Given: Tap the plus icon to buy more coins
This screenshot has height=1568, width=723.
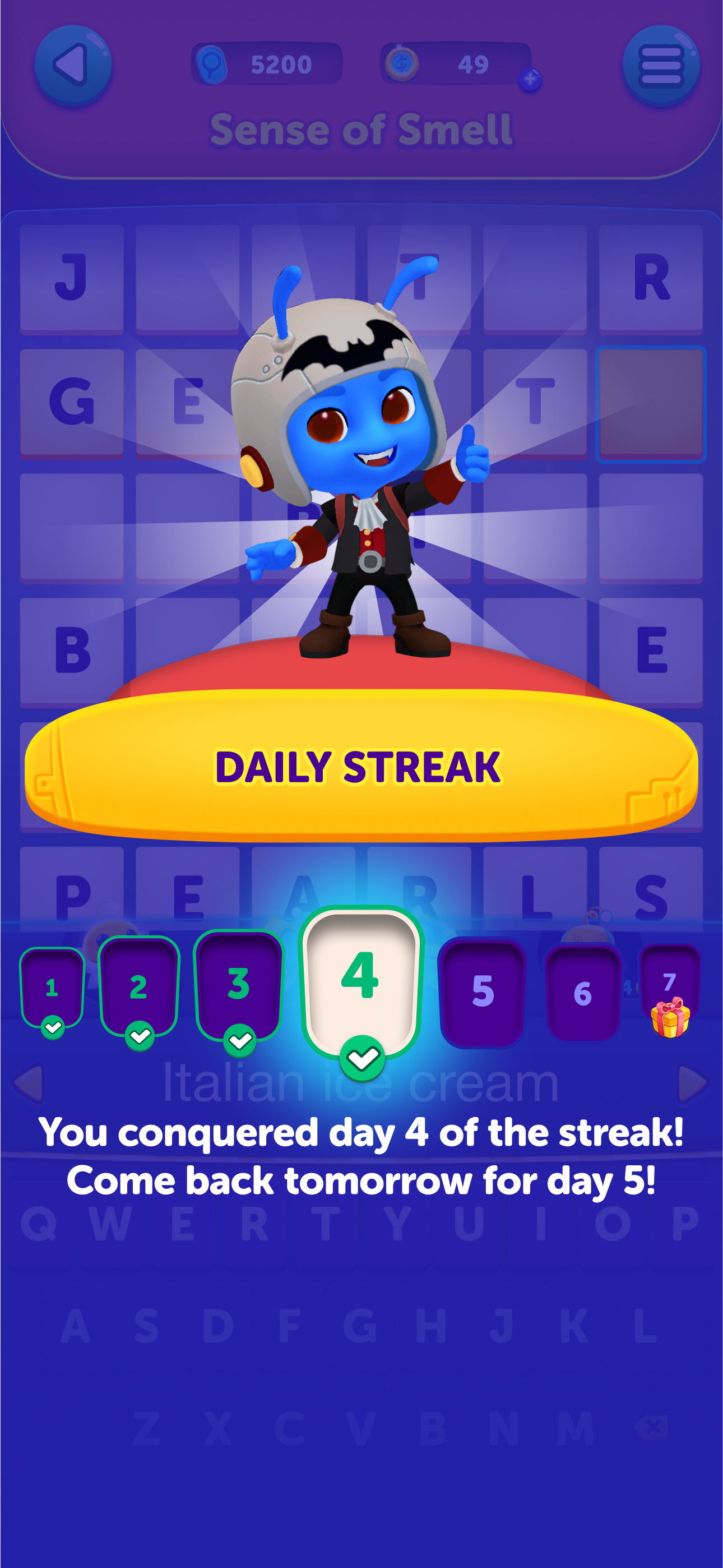Looking at the screenshot, I should tap(531, 80).
